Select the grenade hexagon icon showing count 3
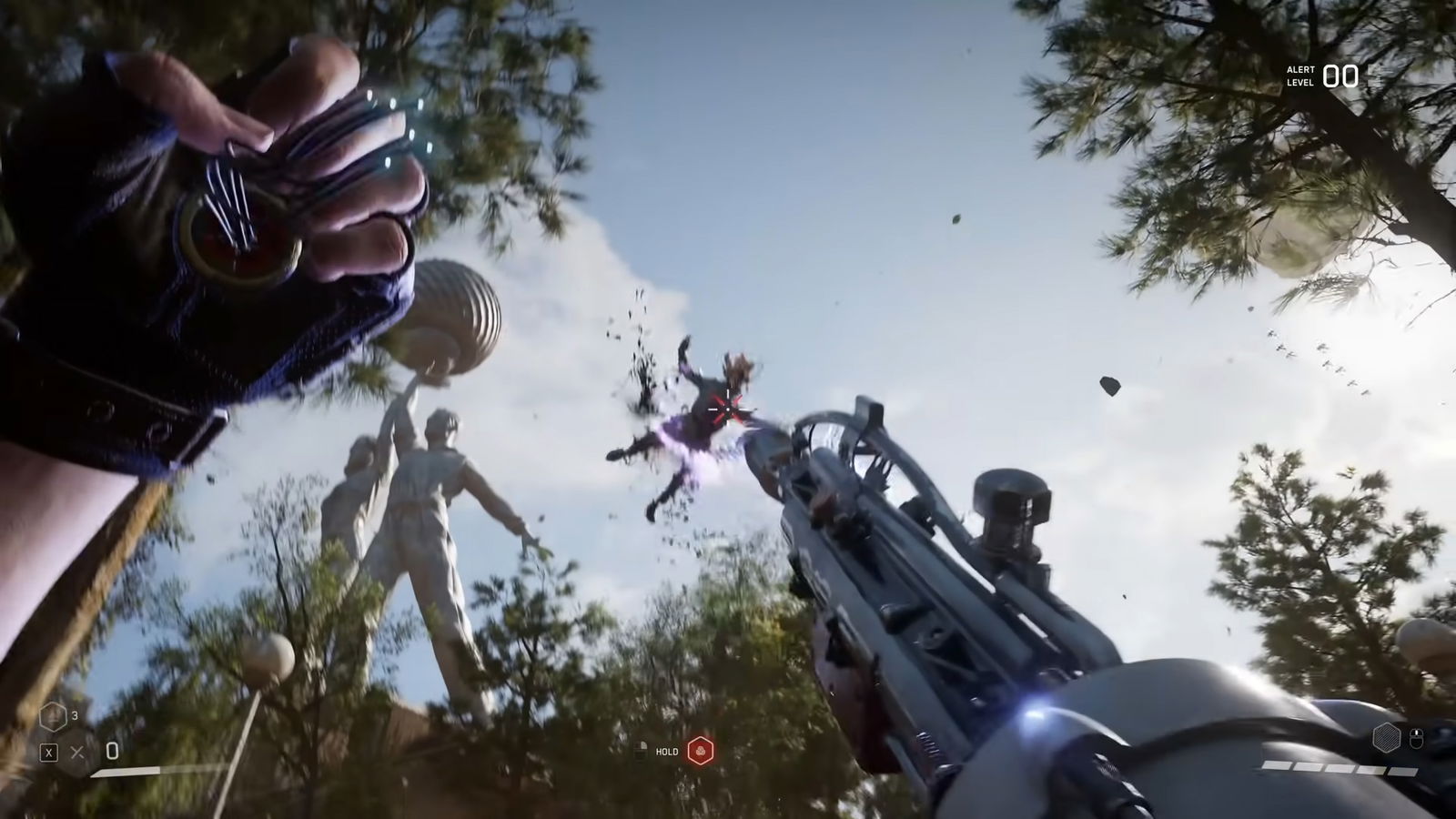Screen dimensions: 1456x819 [x=53, y=716]
